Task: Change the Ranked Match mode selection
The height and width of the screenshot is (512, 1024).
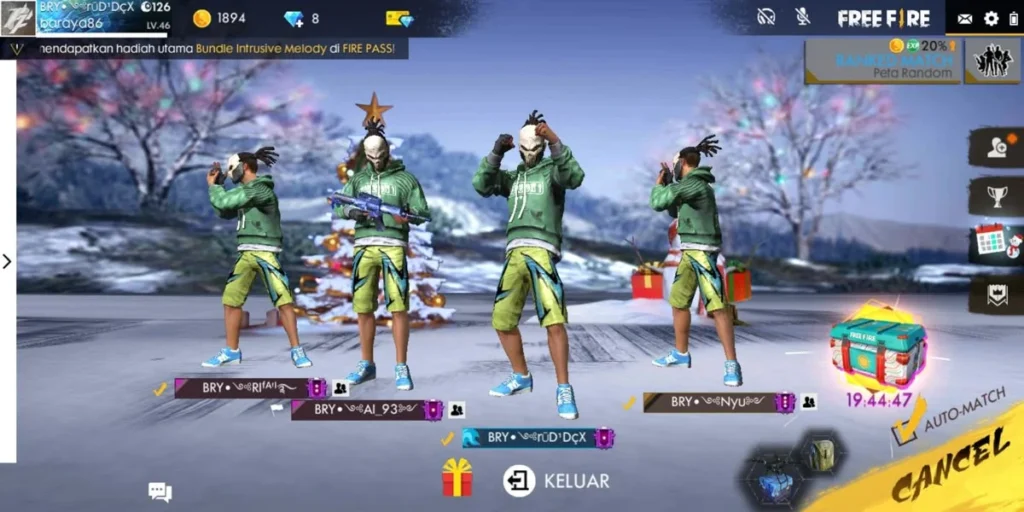Action: pyautogui.click(x=882, y=62)
